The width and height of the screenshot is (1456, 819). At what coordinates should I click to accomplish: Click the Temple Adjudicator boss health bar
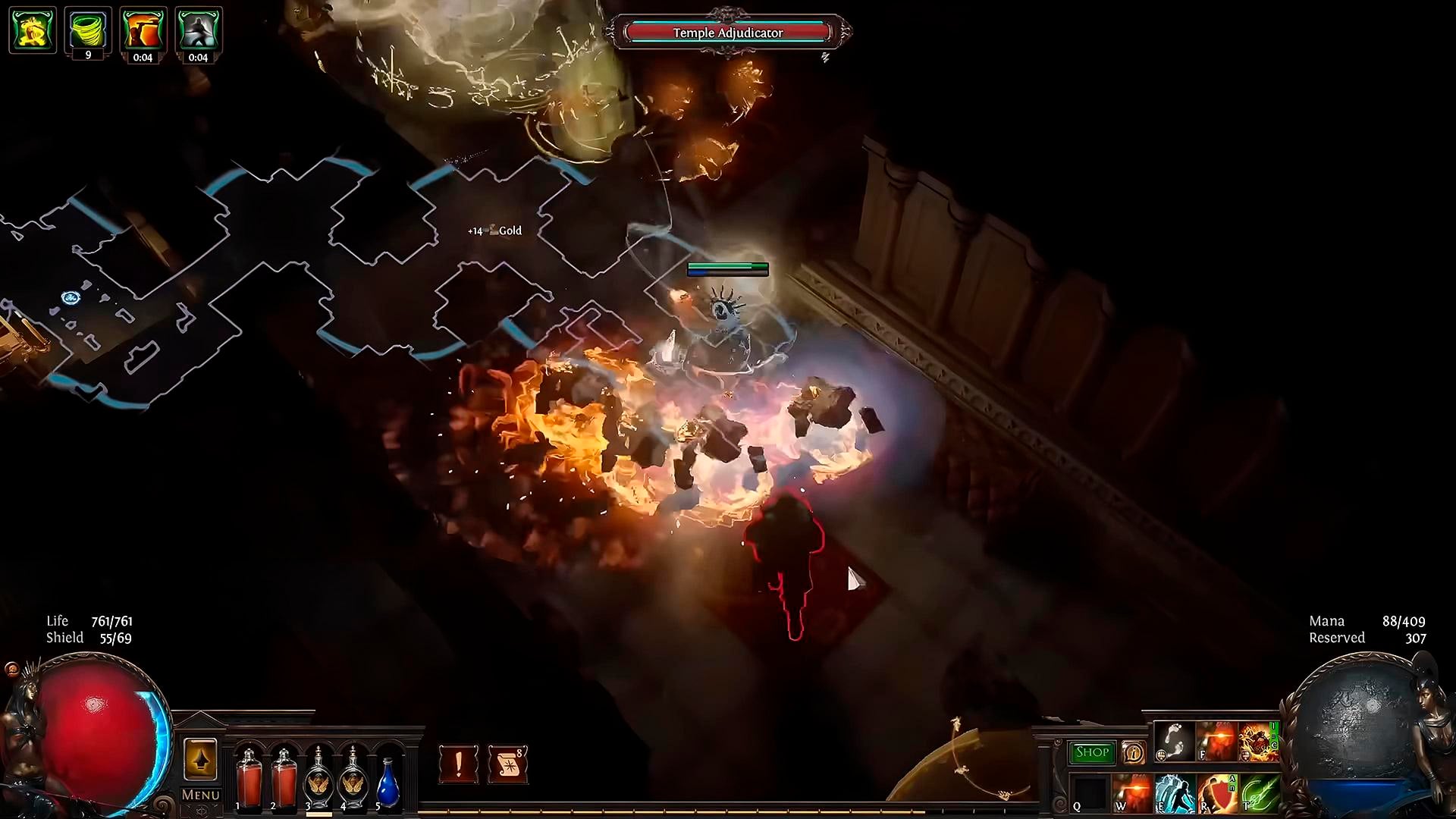click(728, 33)
